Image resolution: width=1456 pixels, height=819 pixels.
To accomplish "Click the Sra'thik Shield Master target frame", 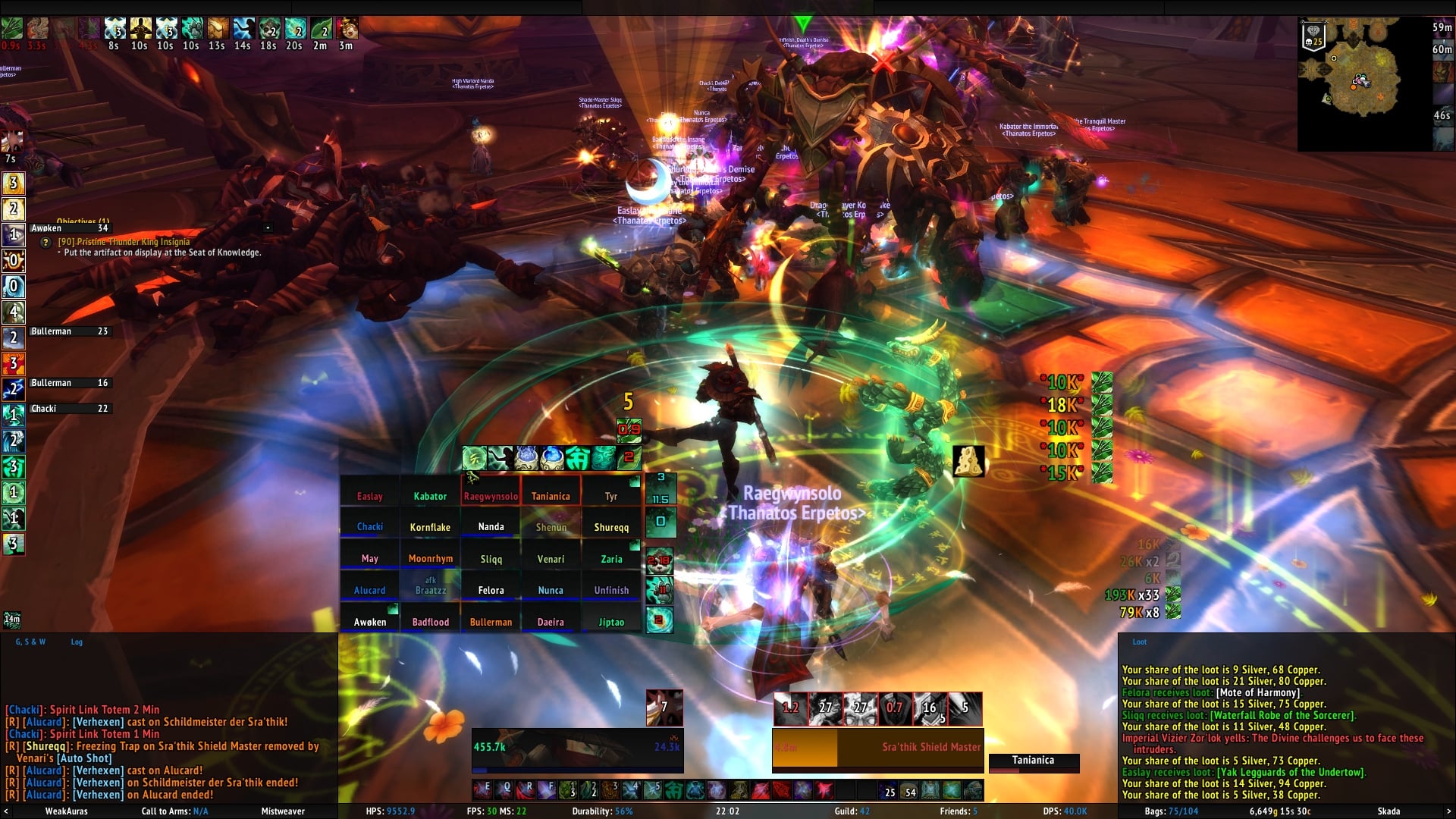I will pos(877,747).
